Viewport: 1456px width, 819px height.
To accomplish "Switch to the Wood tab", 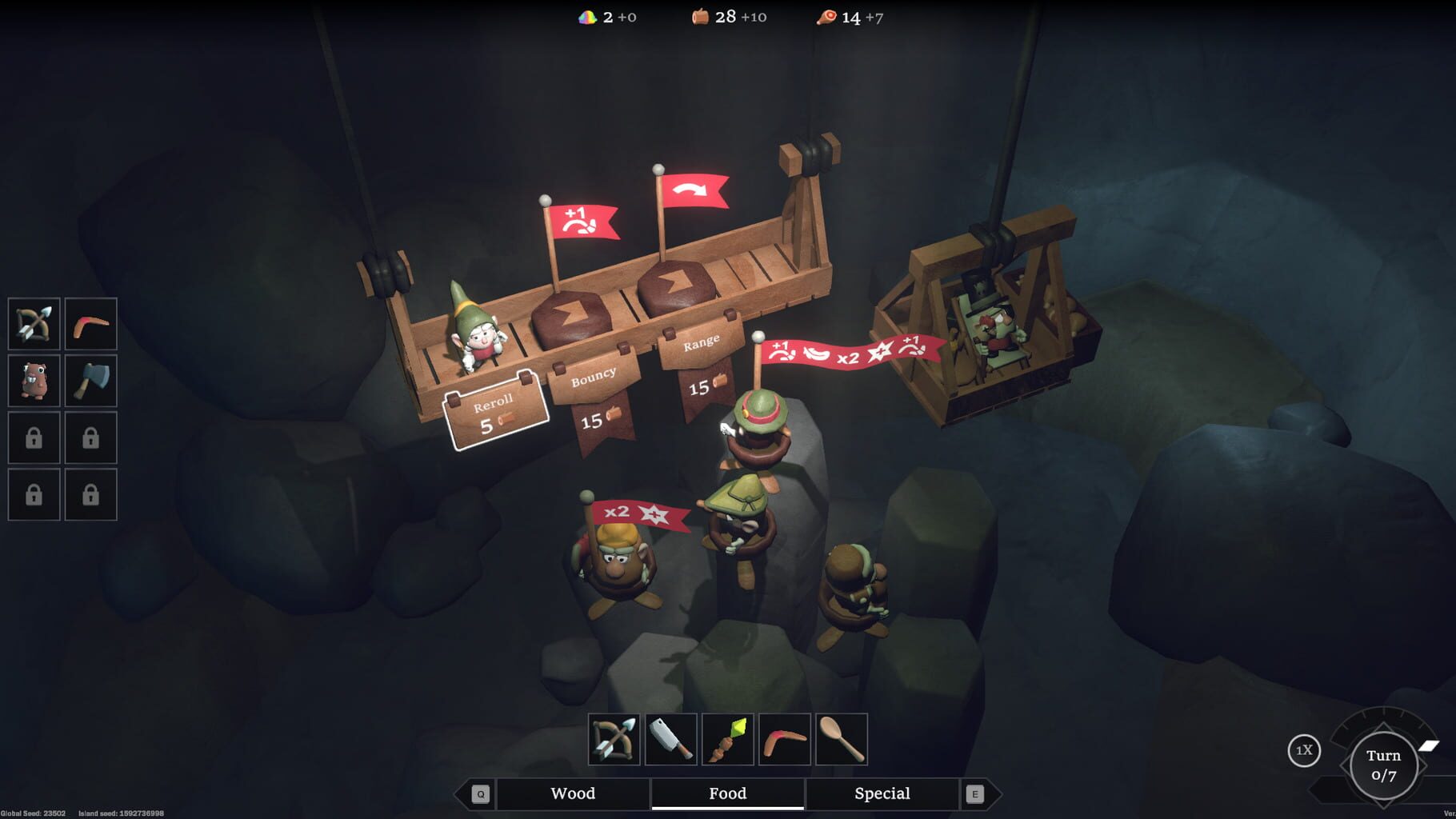I will click(572, 793).
